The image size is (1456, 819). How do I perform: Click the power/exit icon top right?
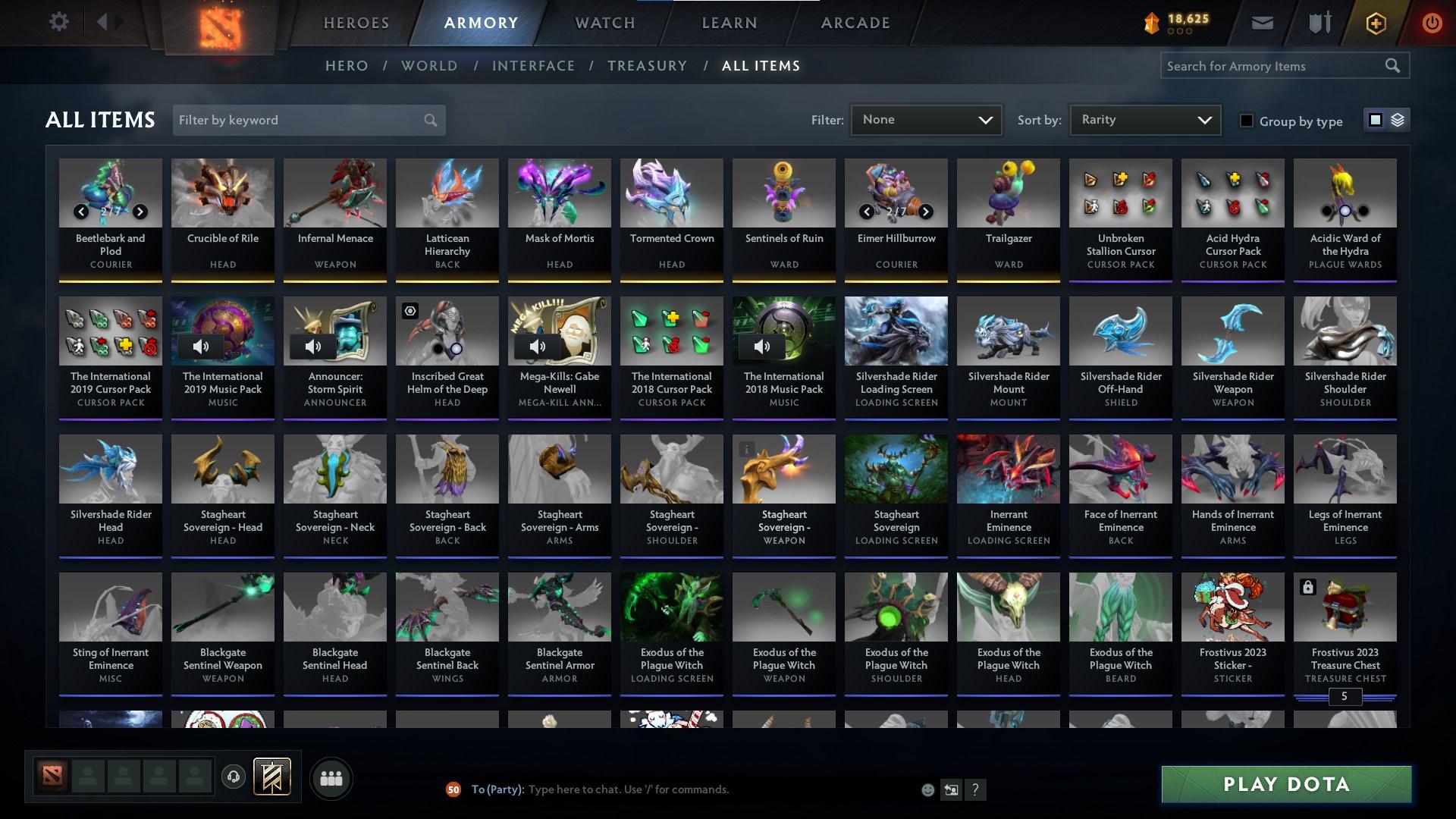(1432, 23)
